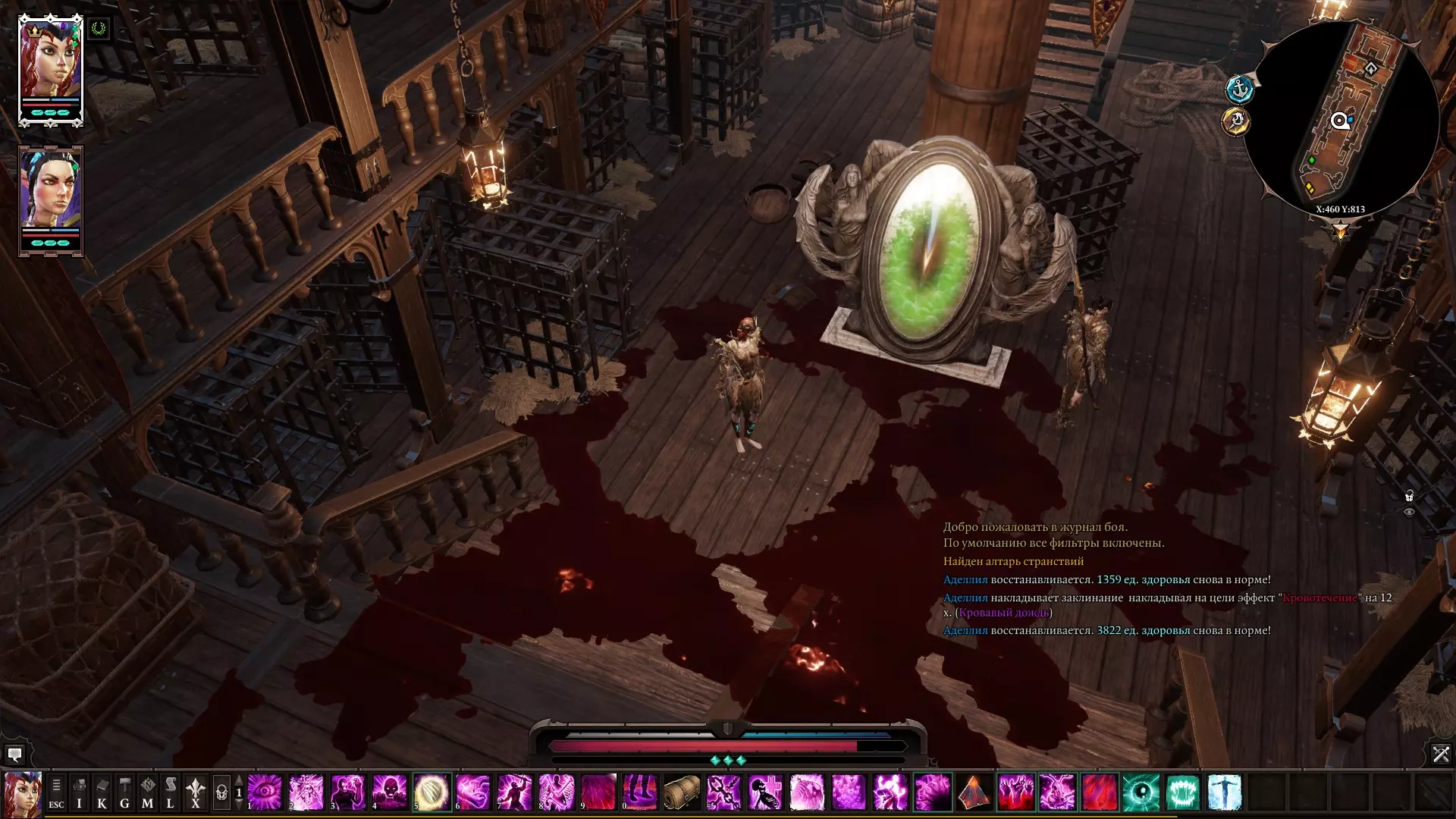The image size is (1456, 819).
Task: Open the journal scroll L button
Action: 171,793
